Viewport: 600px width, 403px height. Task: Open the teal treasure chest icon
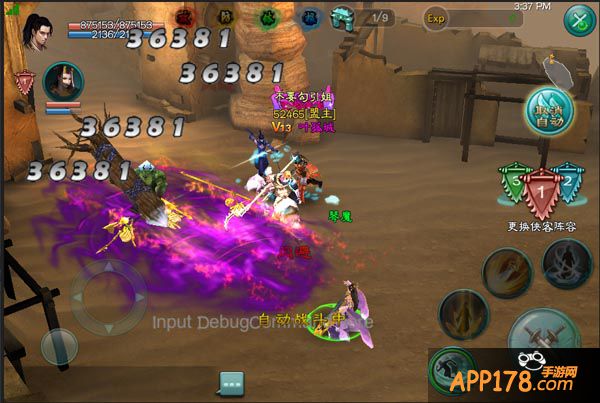[x=343, y=17]
